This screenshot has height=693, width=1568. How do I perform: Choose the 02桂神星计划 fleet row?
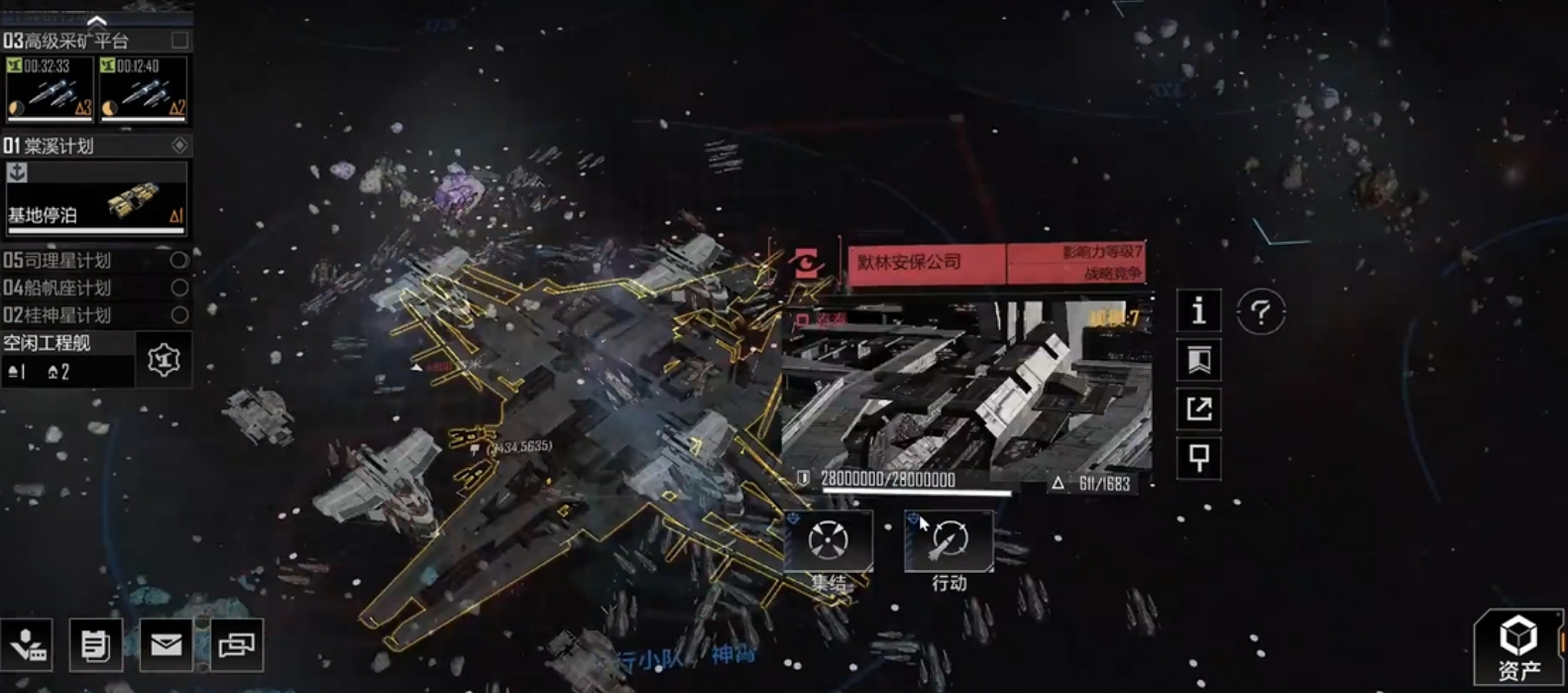pyautogui.click(x=95, y=315)
